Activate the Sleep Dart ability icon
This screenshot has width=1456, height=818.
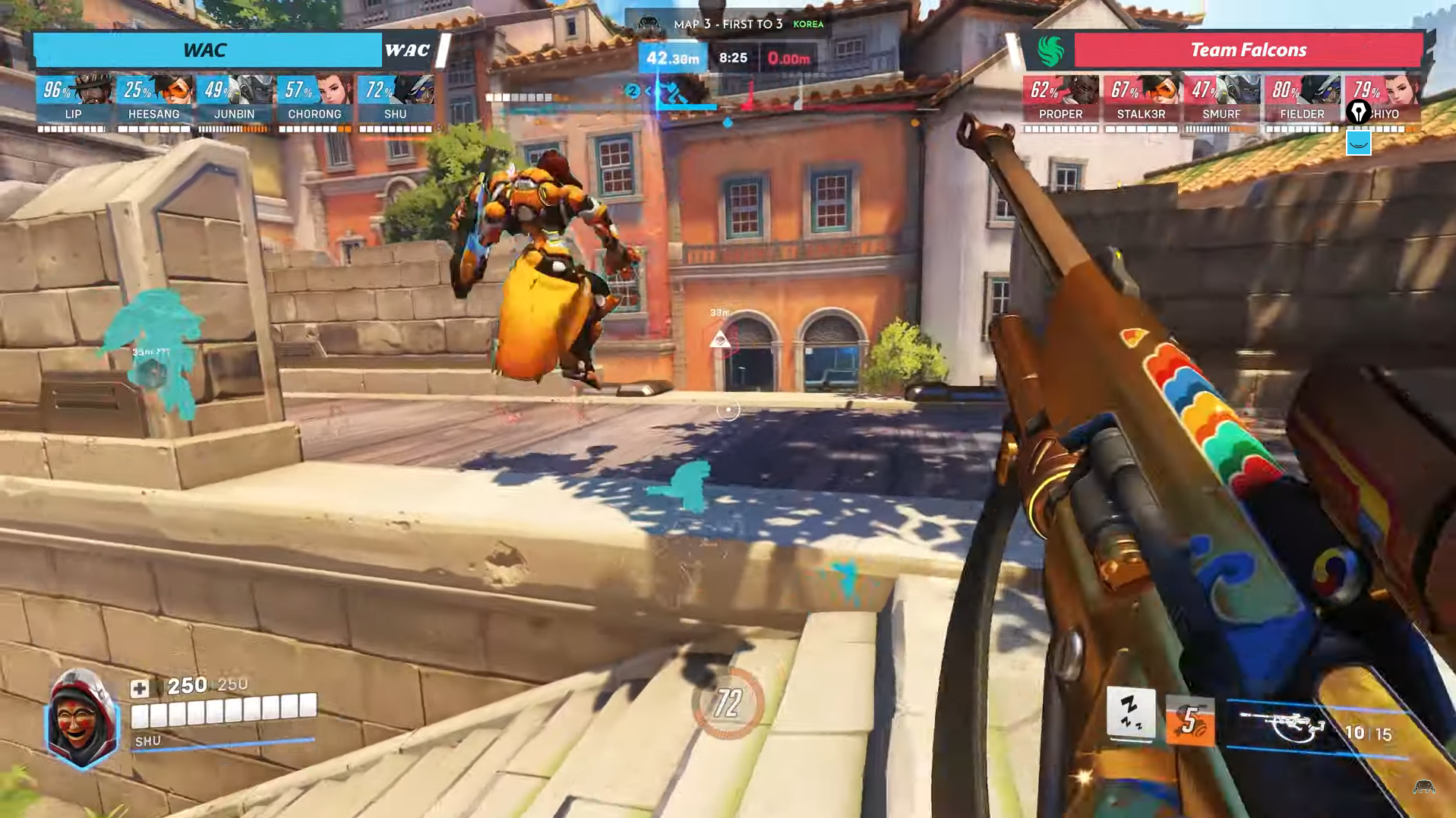[1130, 715]
